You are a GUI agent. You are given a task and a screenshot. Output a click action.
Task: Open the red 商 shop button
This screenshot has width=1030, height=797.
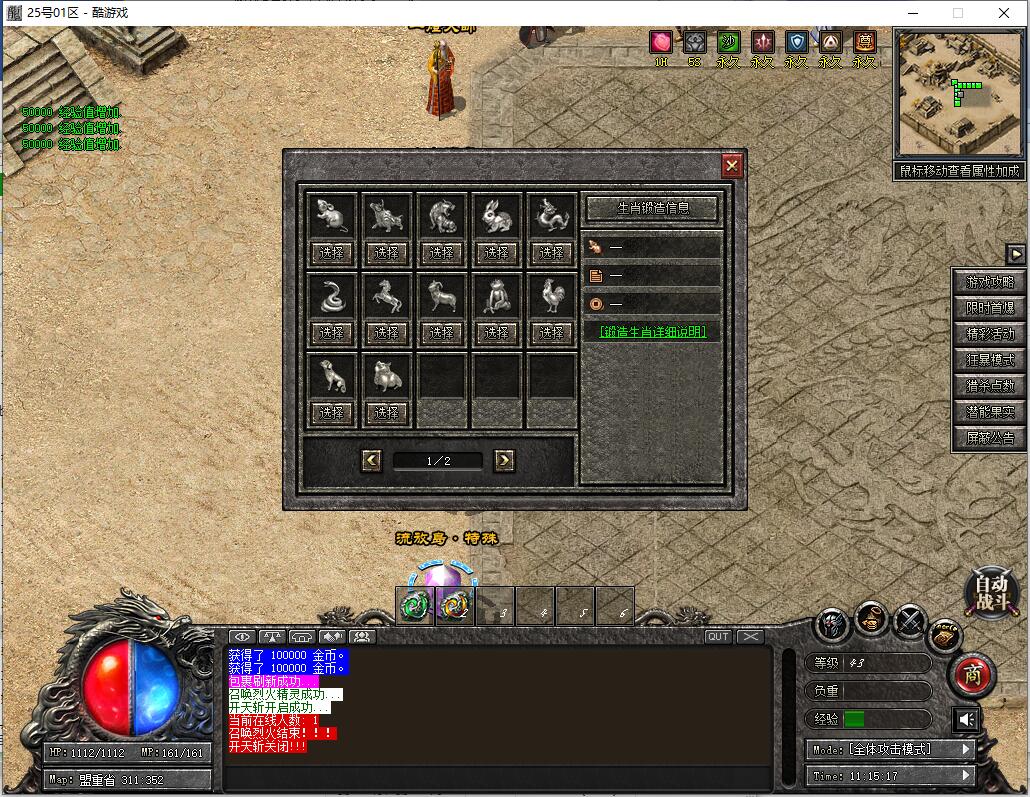tap(972, 676)
